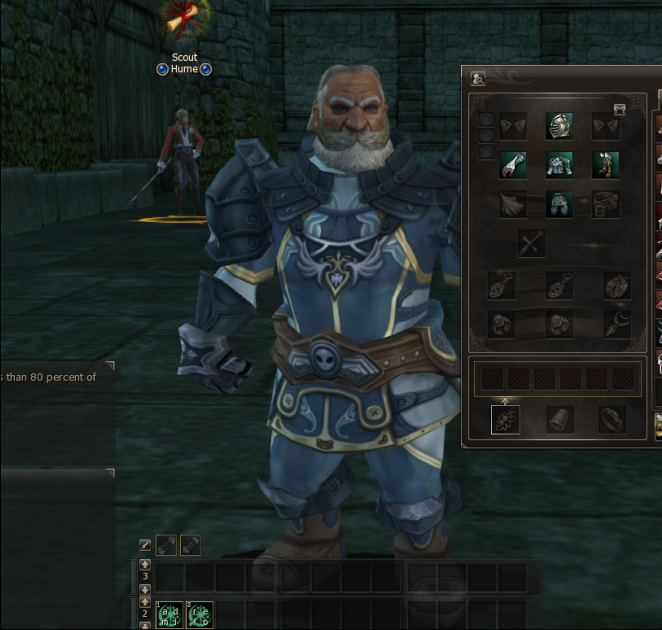This screenshot has width=662, height=630.
Task: Click the crossed swords weapon slot
Action: tap(532, 244)
